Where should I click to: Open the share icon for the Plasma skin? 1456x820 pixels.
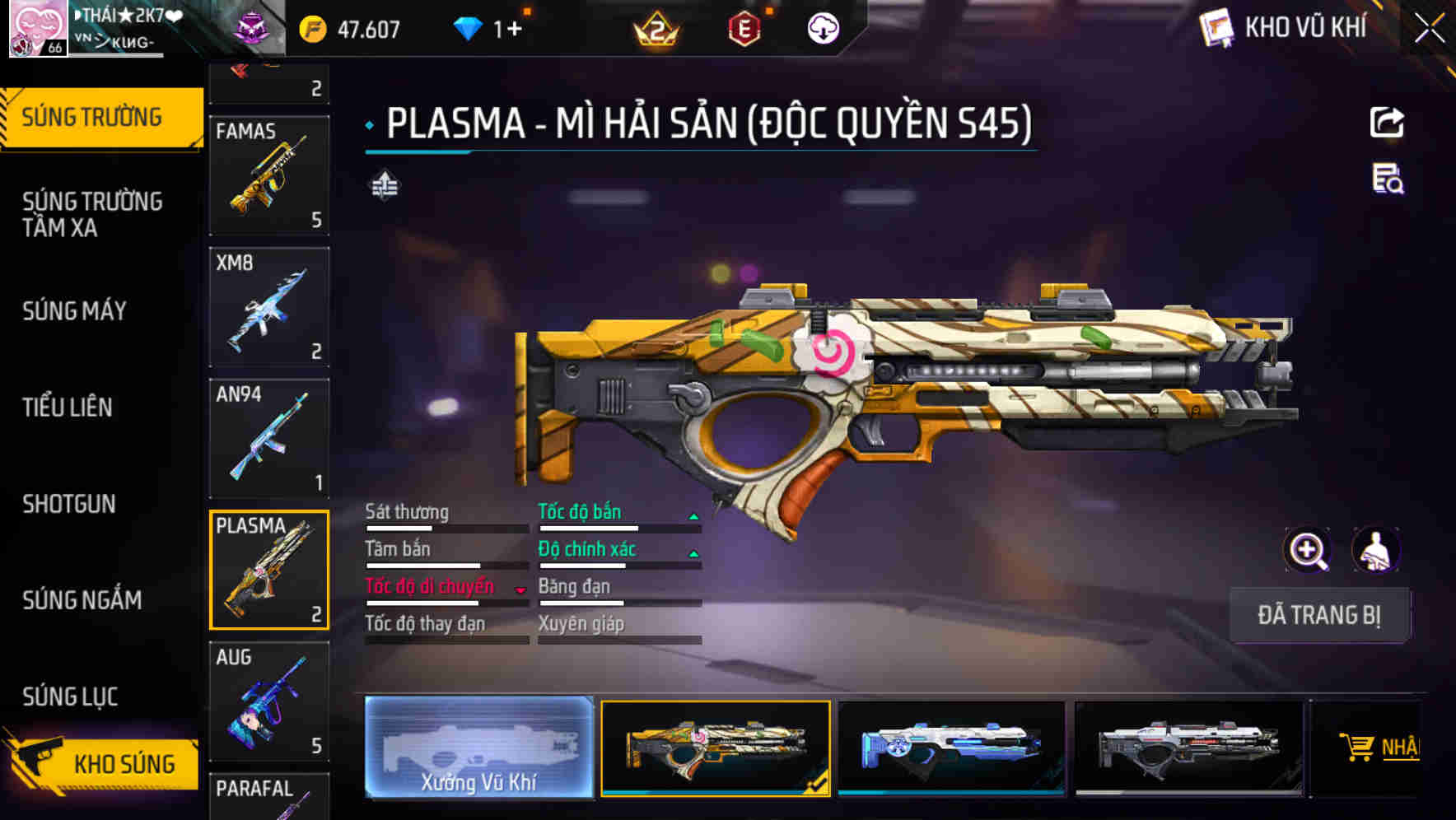pyautogui.click(x=1388, y=122)
